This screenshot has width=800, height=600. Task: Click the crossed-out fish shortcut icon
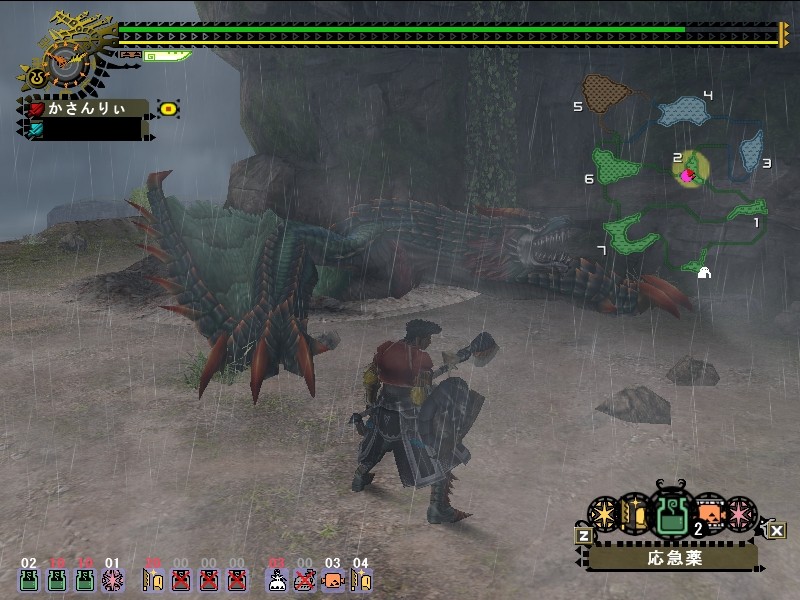[x=305, y=579]
